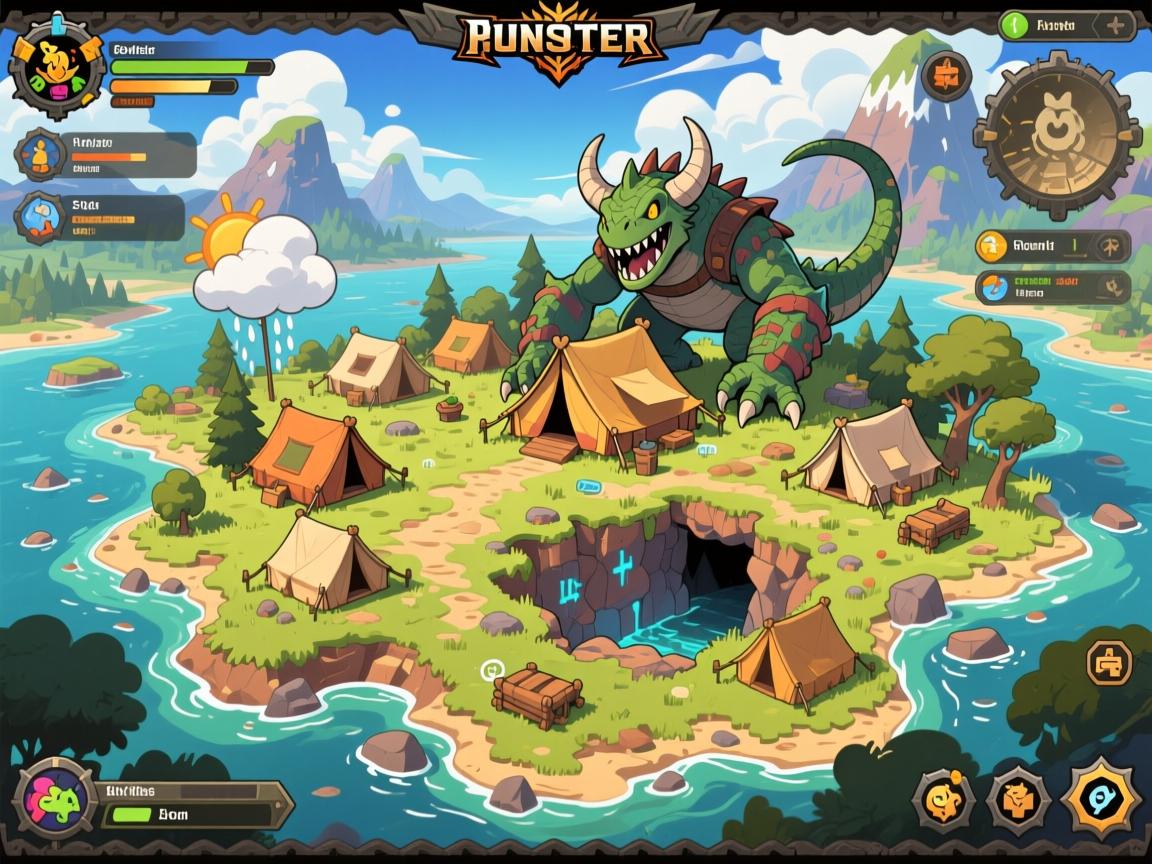
Task: Select the blue and orange quest row icon
Action: pos(994,288)
